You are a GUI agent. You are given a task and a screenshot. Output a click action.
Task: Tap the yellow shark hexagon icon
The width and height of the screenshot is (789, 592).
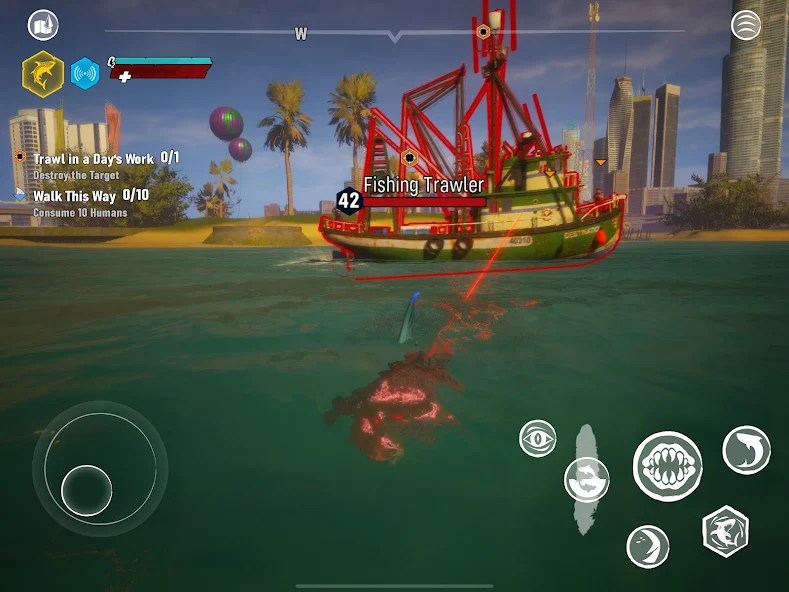(x=43, y=73)
